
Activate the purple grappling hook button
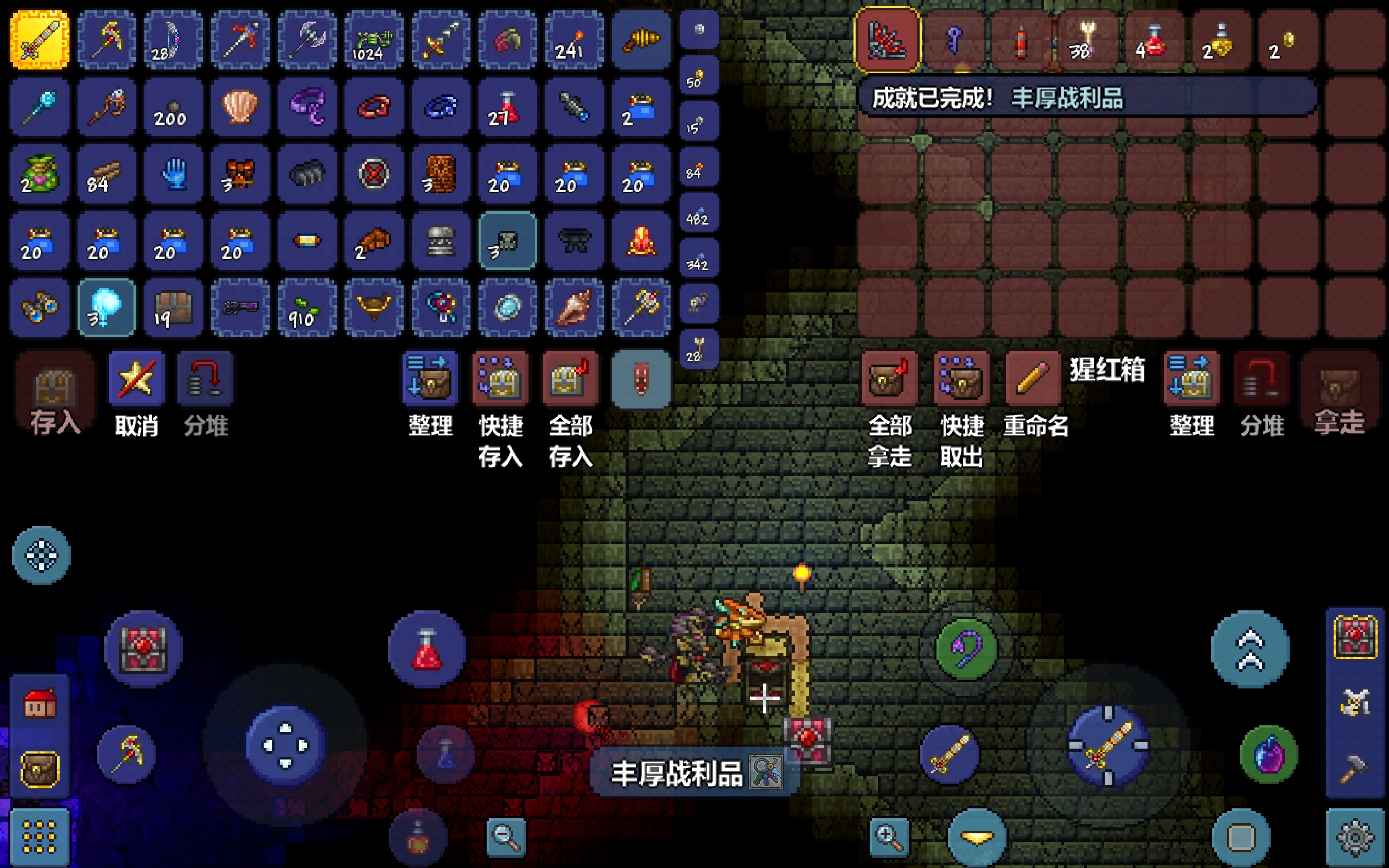coord(966,648)
